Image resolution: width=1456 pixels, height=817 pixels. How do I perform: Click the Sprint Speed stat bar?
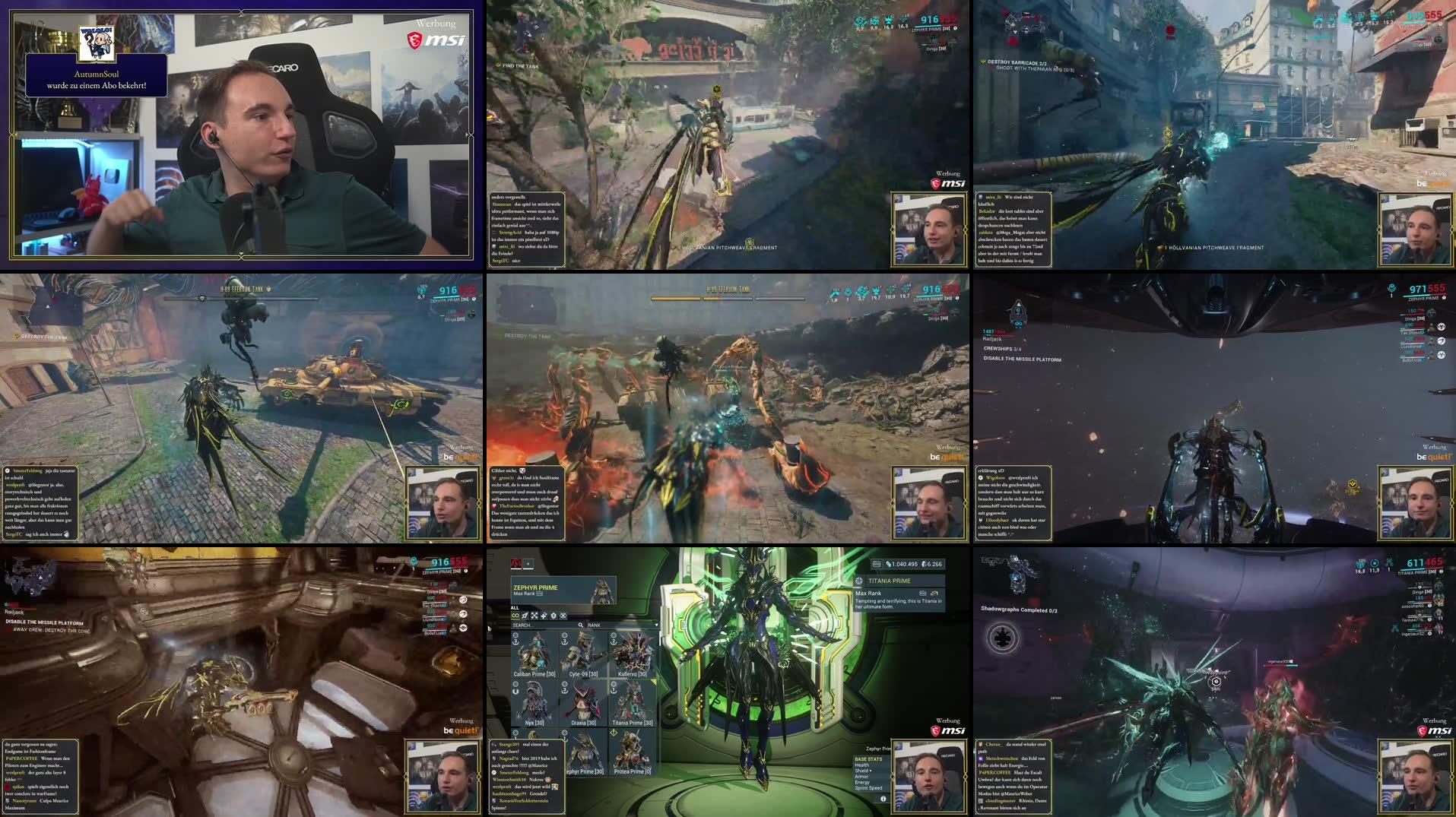tap(868, 787)
